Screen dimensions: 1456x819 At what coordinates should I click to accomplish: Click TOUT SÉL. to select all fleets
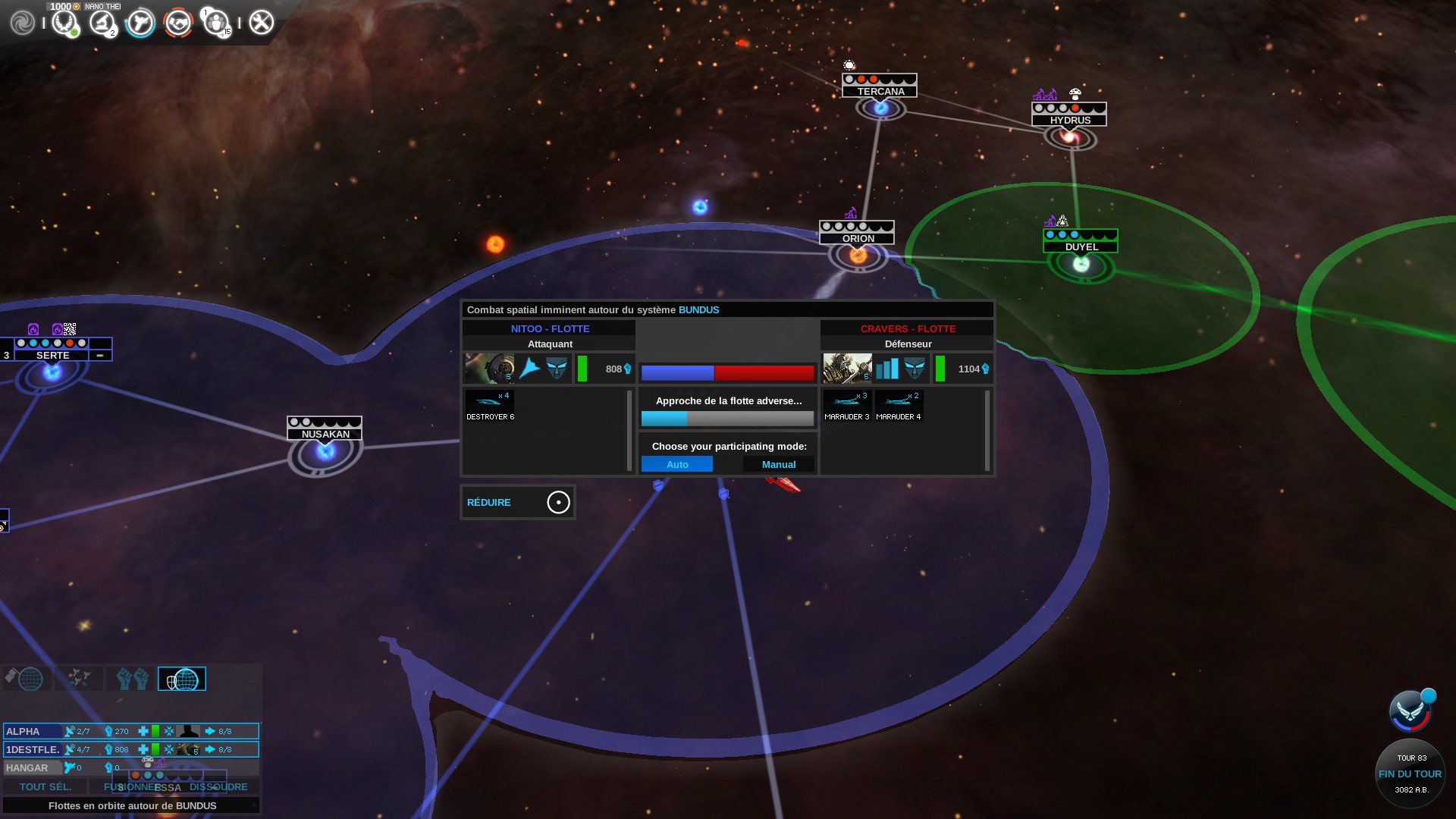[x=45, y=786]
